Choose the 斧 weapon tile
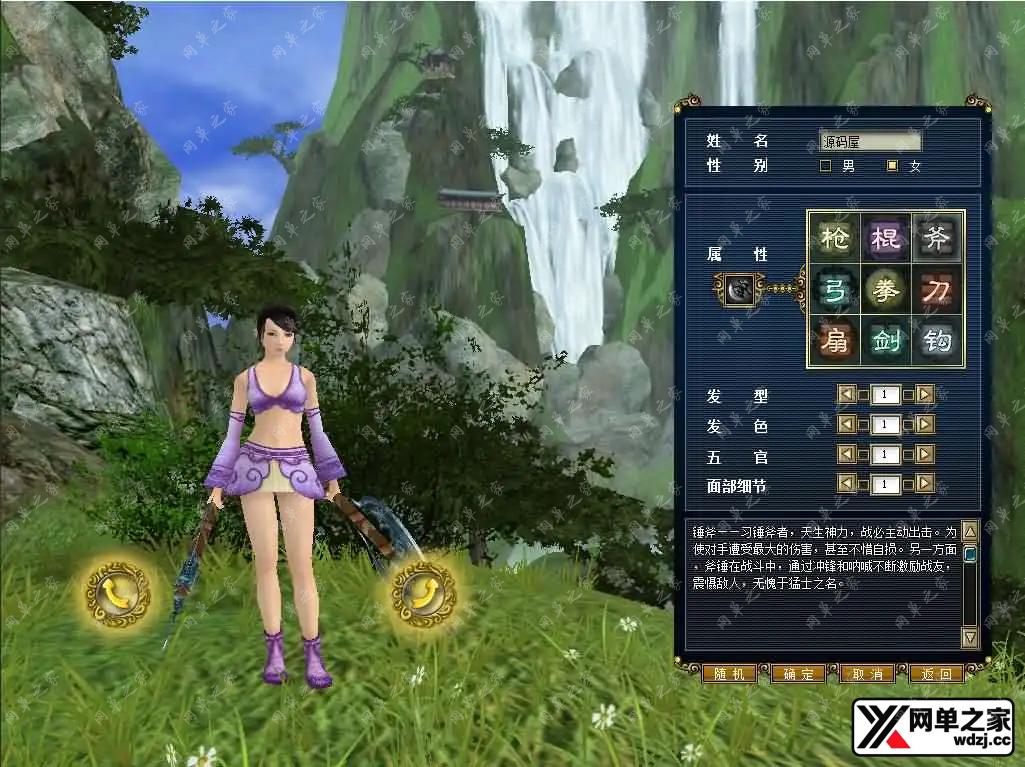This screenshot has width=1025, height=767. click(x=937, y=237)
